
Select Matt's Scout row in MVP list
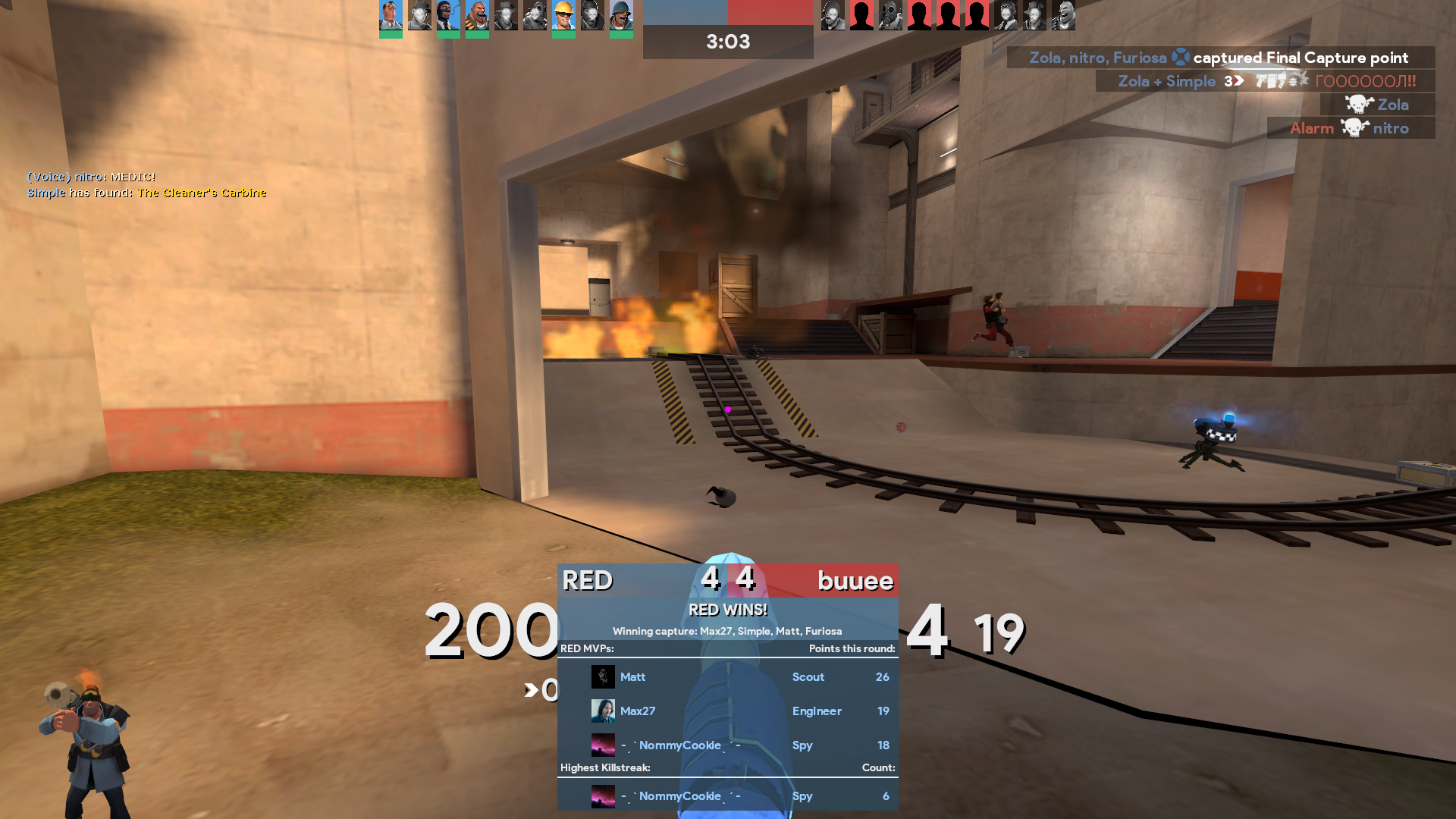tap(727, 676)
